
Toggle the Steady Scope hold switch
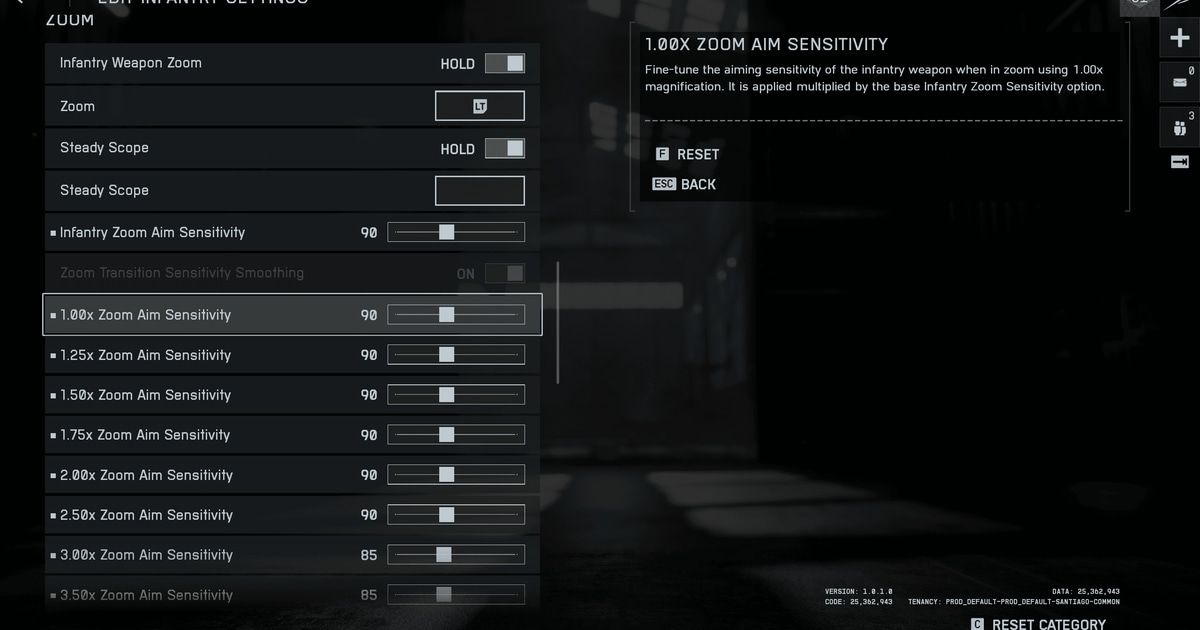[504, 149]
